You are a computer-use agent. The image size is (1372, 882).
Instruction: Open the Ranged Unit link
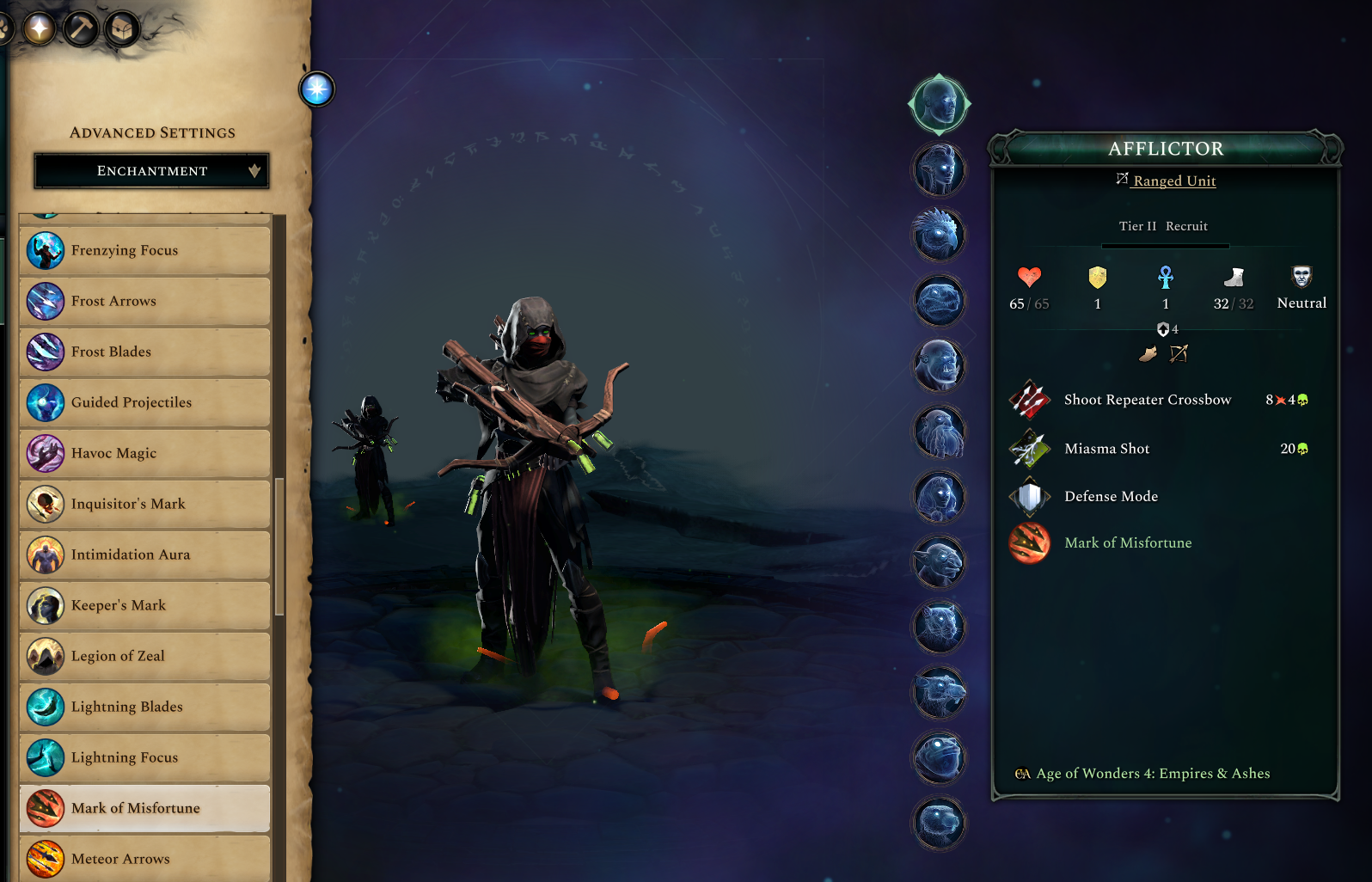point(1173,181)
